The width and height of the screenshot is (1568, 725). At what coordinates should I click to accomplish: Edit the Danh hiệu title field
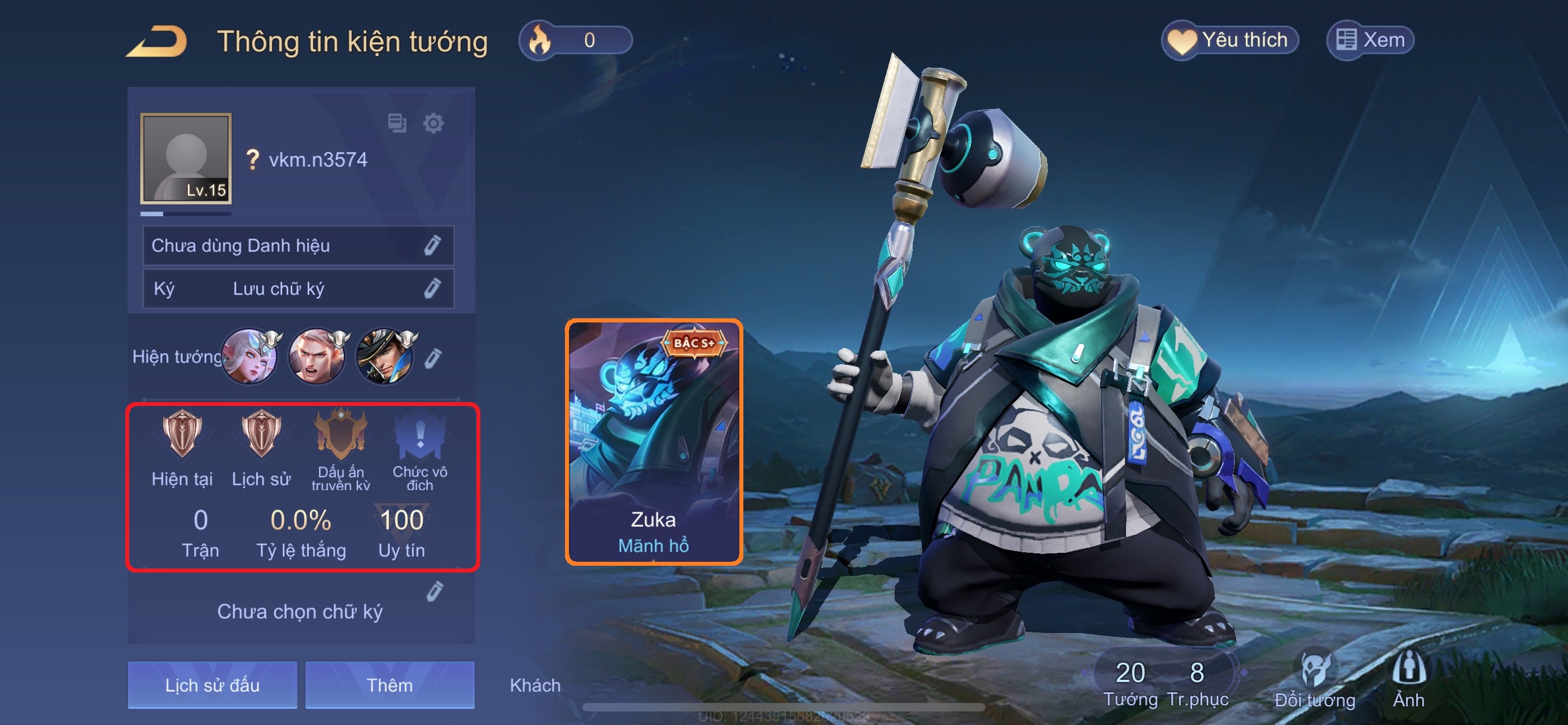[432, 245]
